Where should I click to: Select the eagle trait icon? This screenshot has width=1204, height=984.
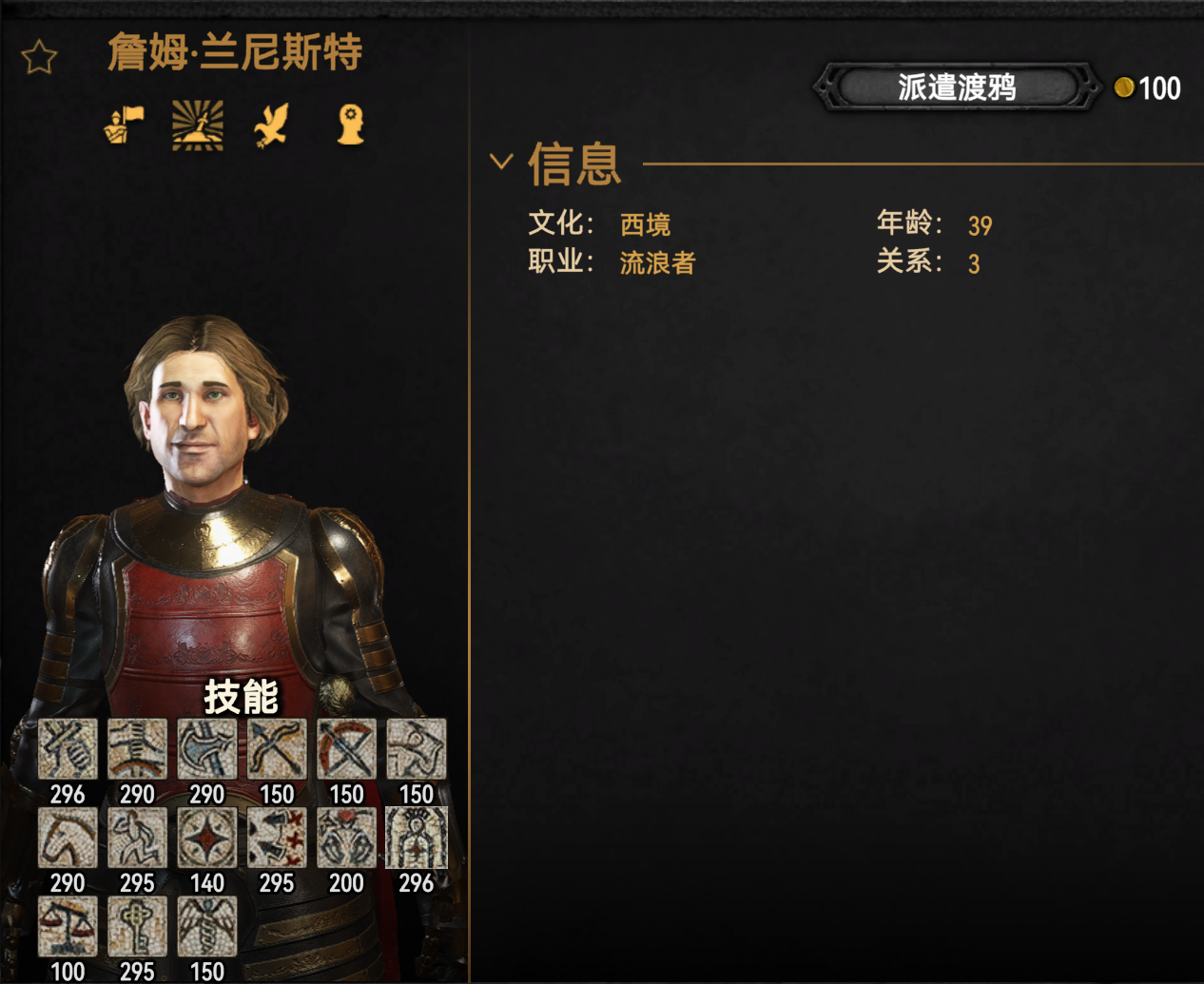coord(272,125)
